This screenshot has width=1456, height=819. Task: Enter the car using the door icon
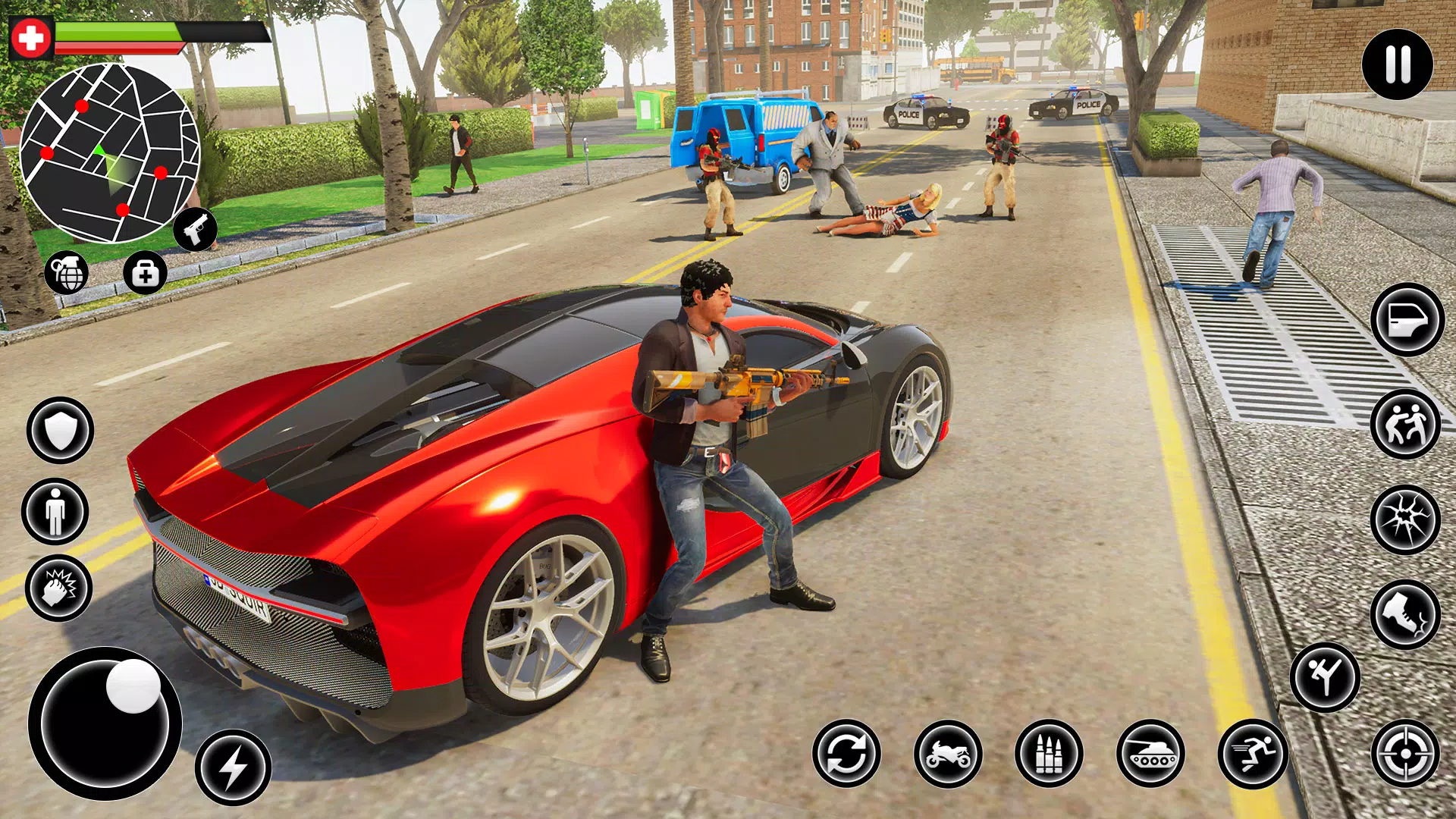[1407, 319]
